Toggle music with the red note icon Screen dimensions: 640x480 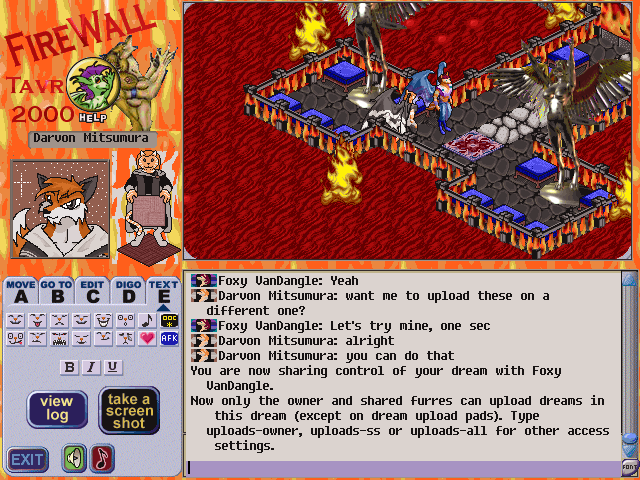103,459
